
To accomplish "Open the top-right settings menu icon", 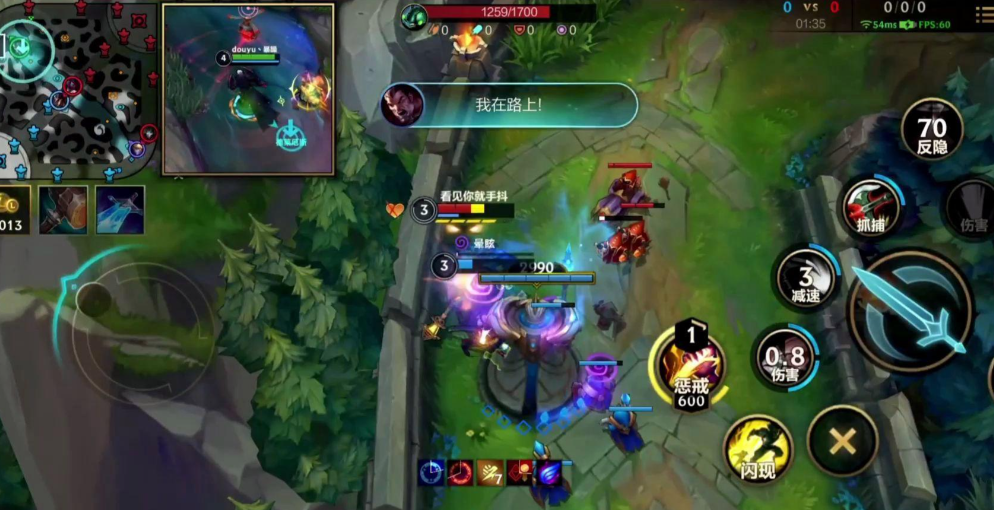I will [x=983, y=15].
